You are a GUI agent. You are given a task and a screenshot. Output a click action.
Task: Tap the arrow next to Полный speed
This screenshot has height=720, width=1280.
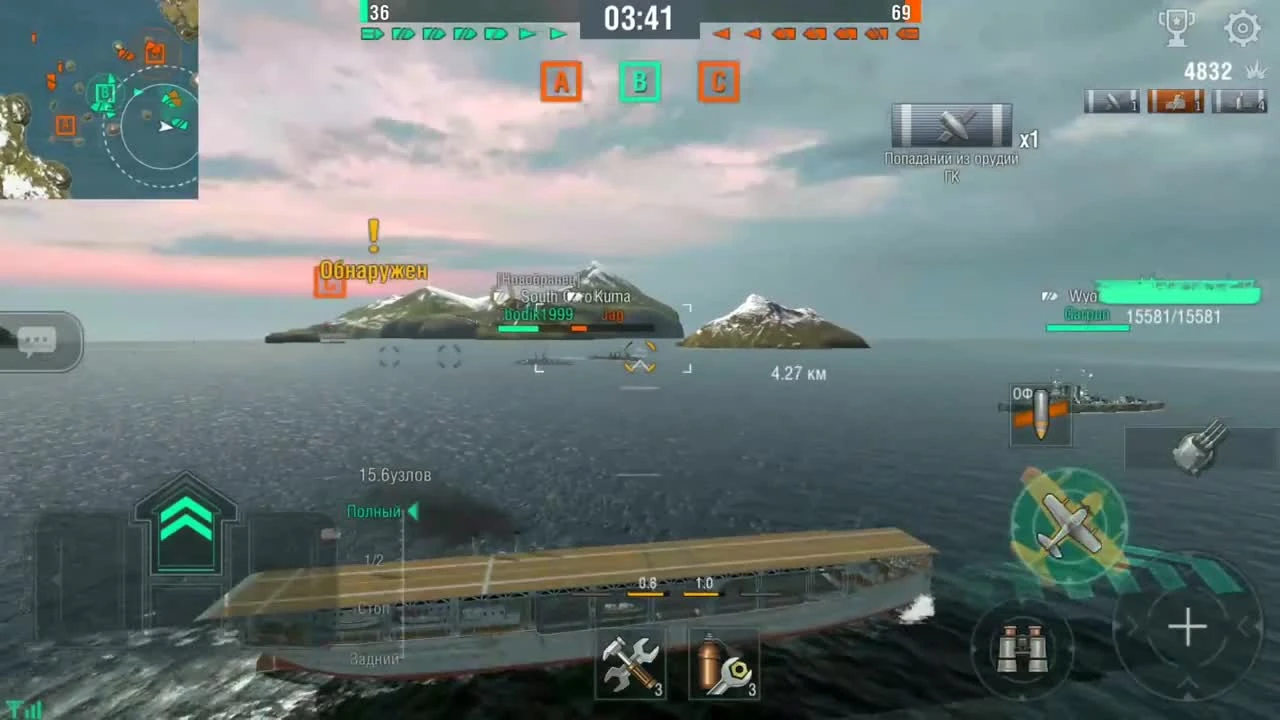click(413, 511)
